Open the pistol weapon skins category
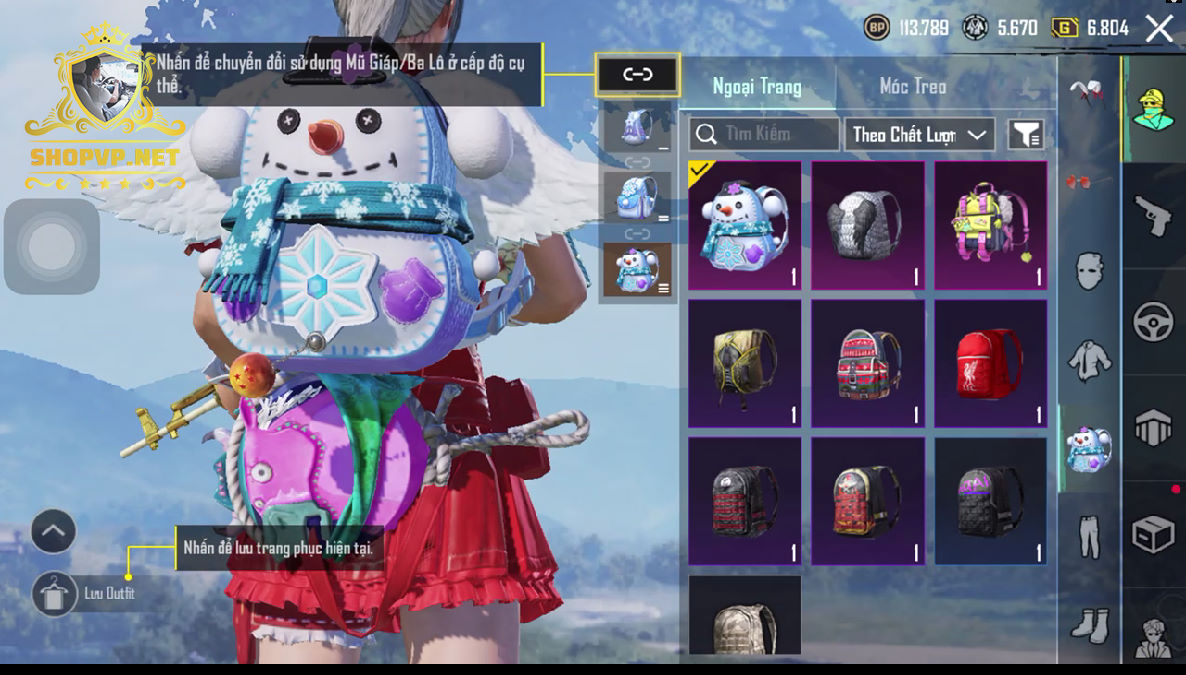 (1153, 215)
